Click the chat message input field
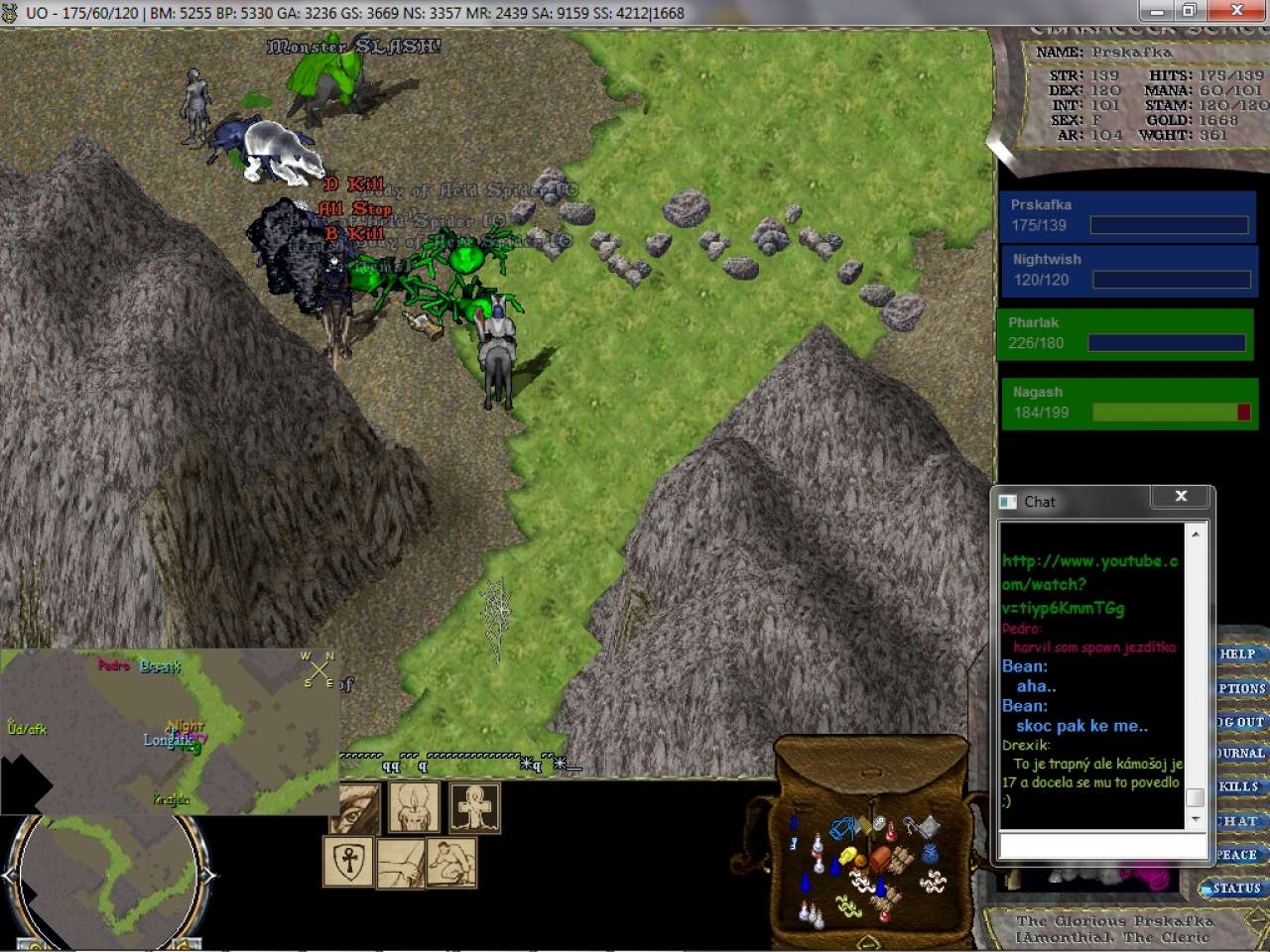This screenshot has width=1270, height=952. point(1101,845)
